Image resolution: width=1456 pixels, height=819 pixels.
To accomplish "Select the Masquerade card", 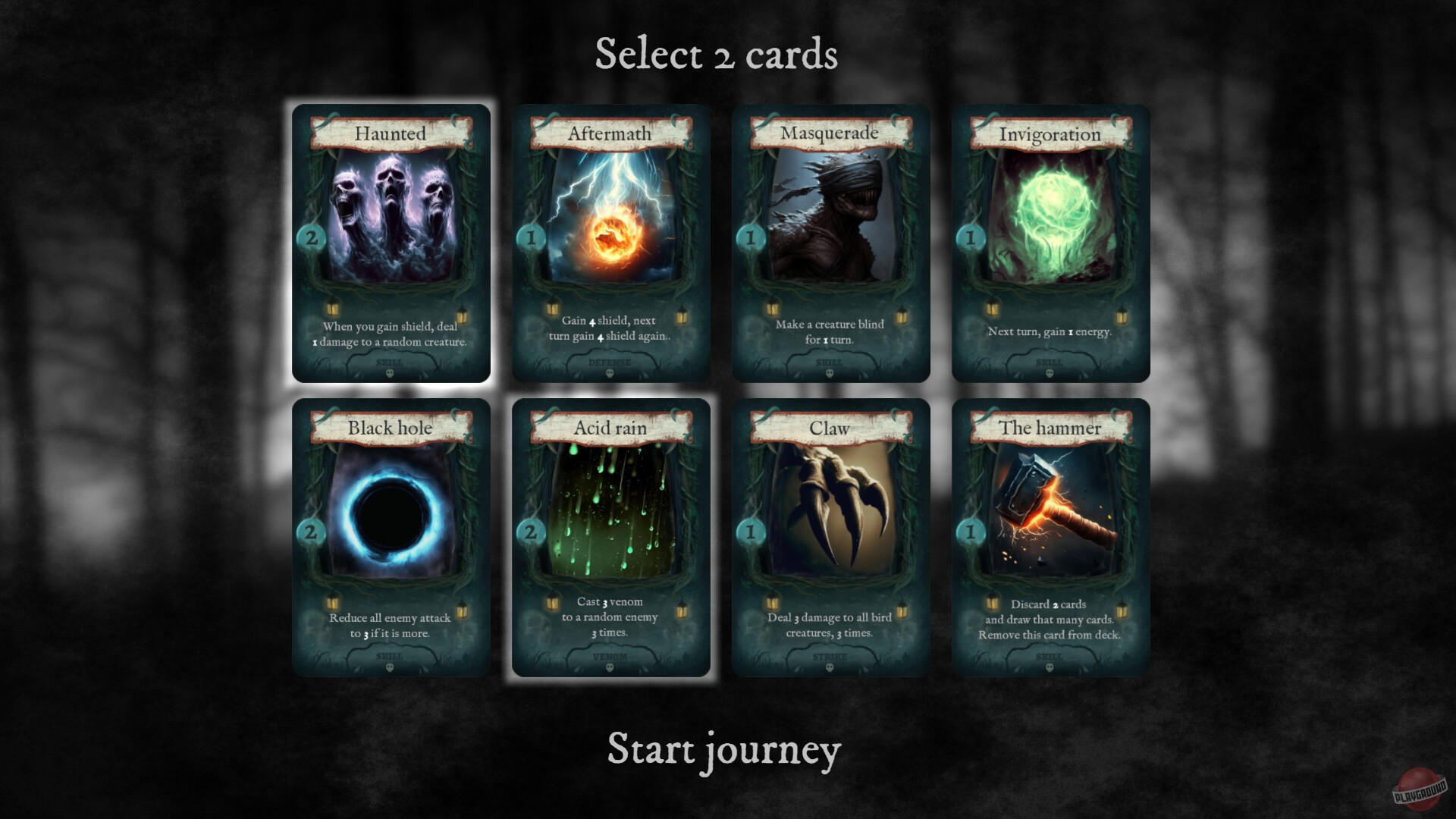I will click(831, 243).
